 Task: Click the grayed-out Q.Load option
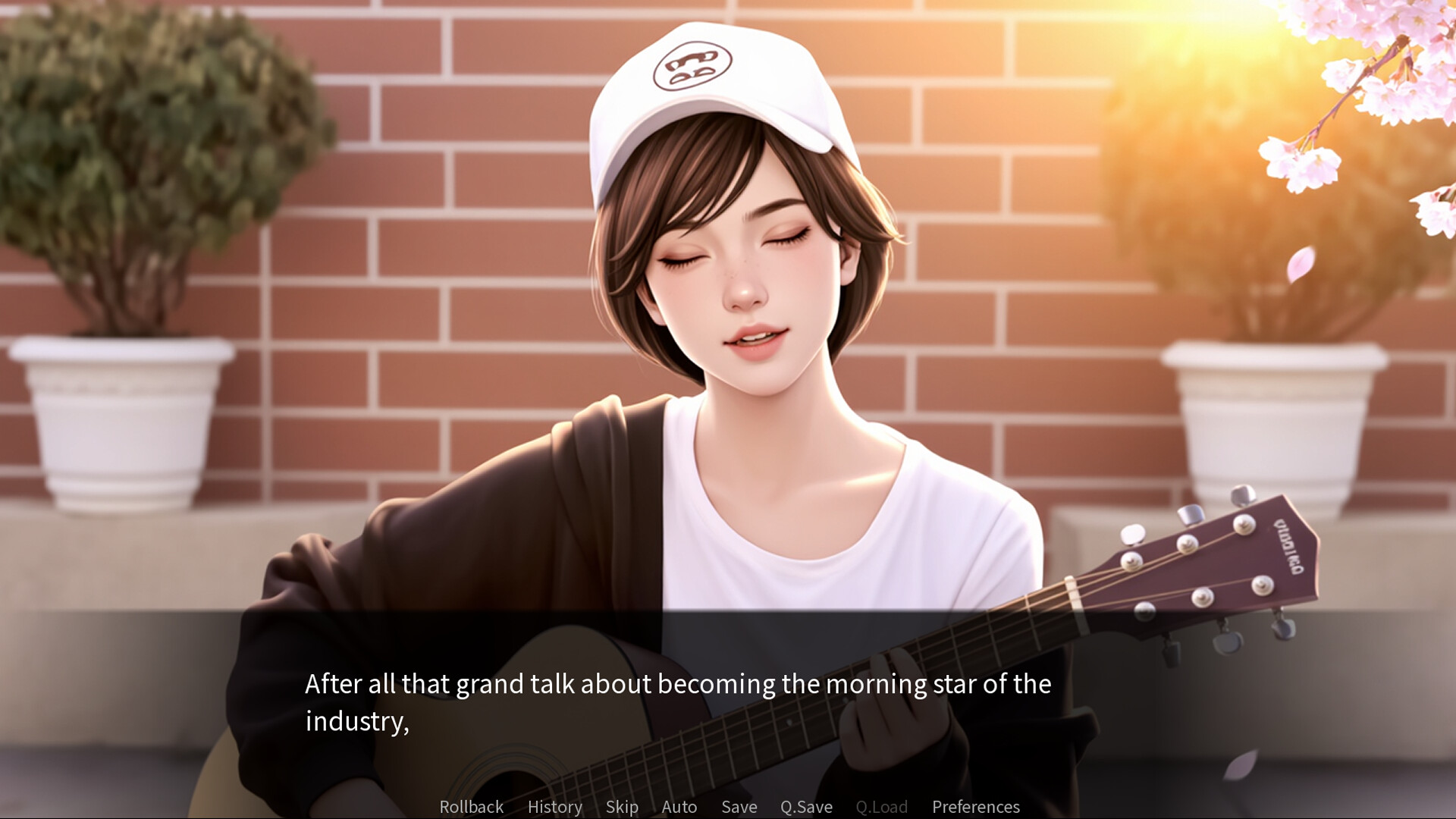(x=882, y=807)
